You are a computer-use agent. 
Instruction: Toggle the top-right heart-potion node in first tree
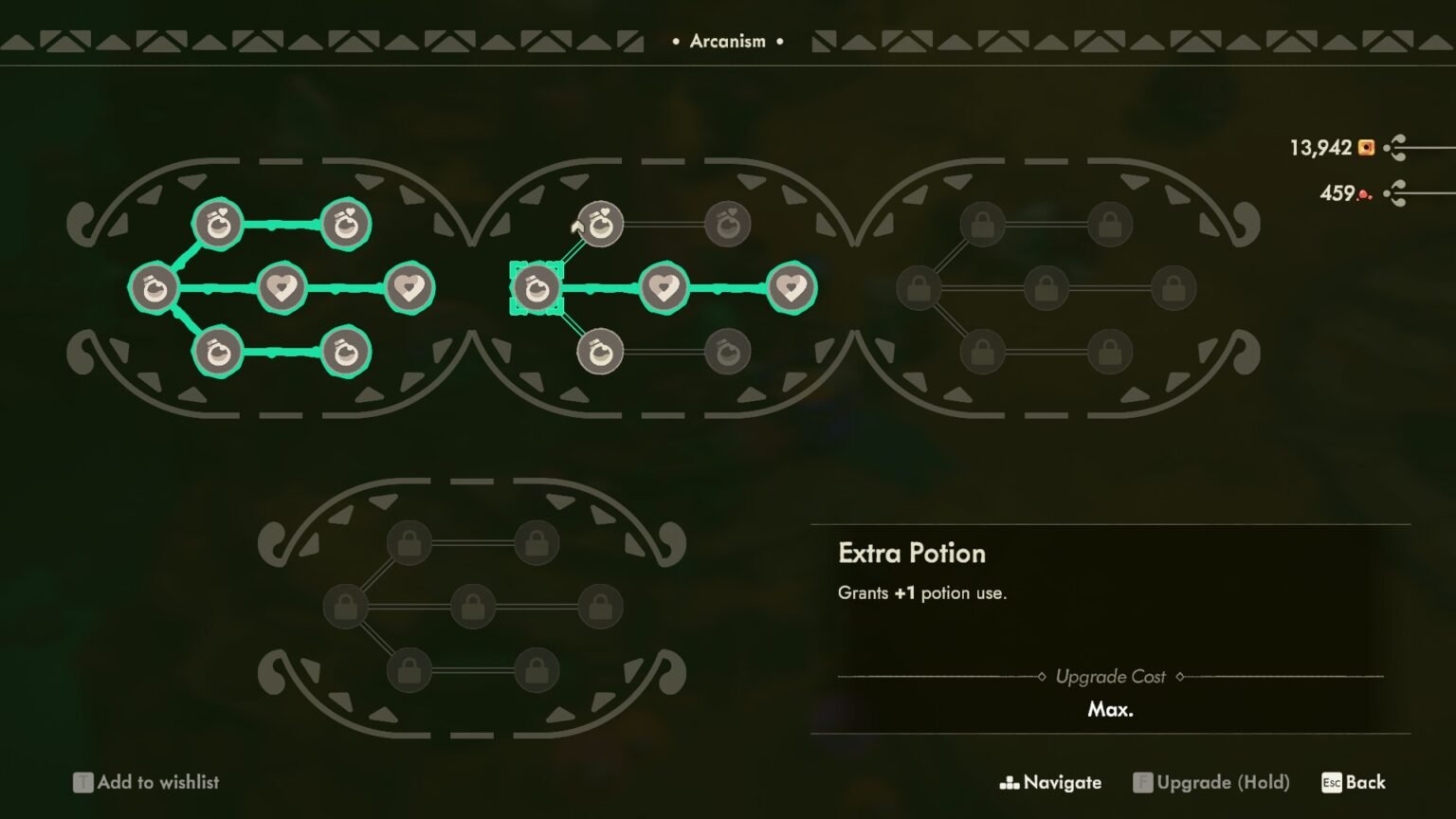pos(345,224)
